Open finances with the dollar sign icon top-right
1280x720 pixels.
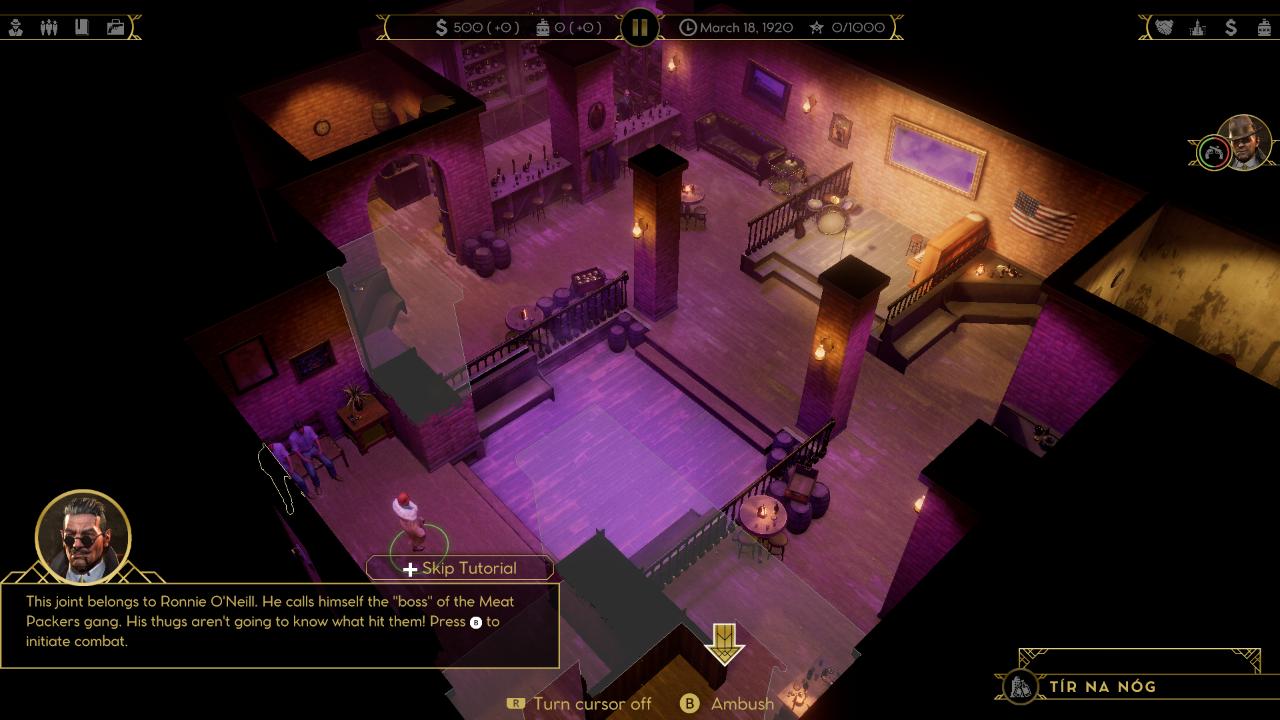[1231, 27]
